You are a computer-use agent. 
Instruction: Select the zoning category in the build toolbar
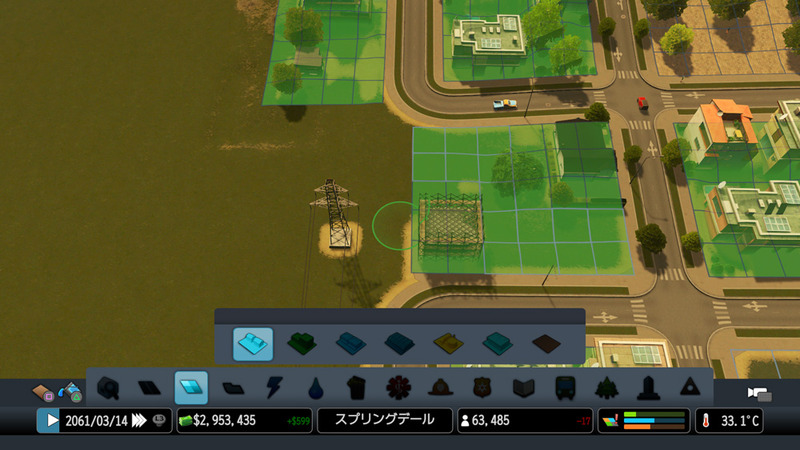point(190,387)
